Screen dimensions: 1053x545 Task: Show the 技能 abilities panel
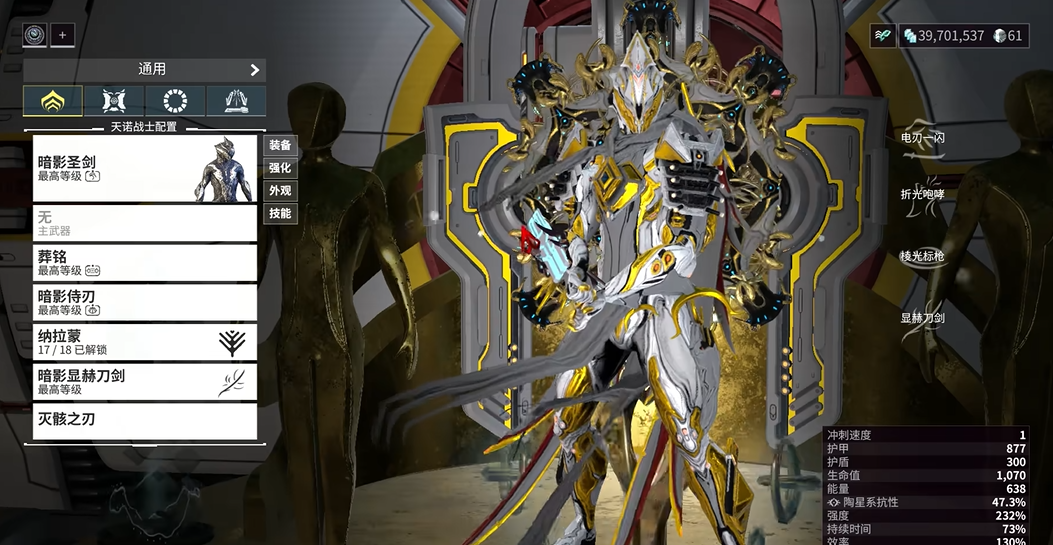[x=280, y=213]
